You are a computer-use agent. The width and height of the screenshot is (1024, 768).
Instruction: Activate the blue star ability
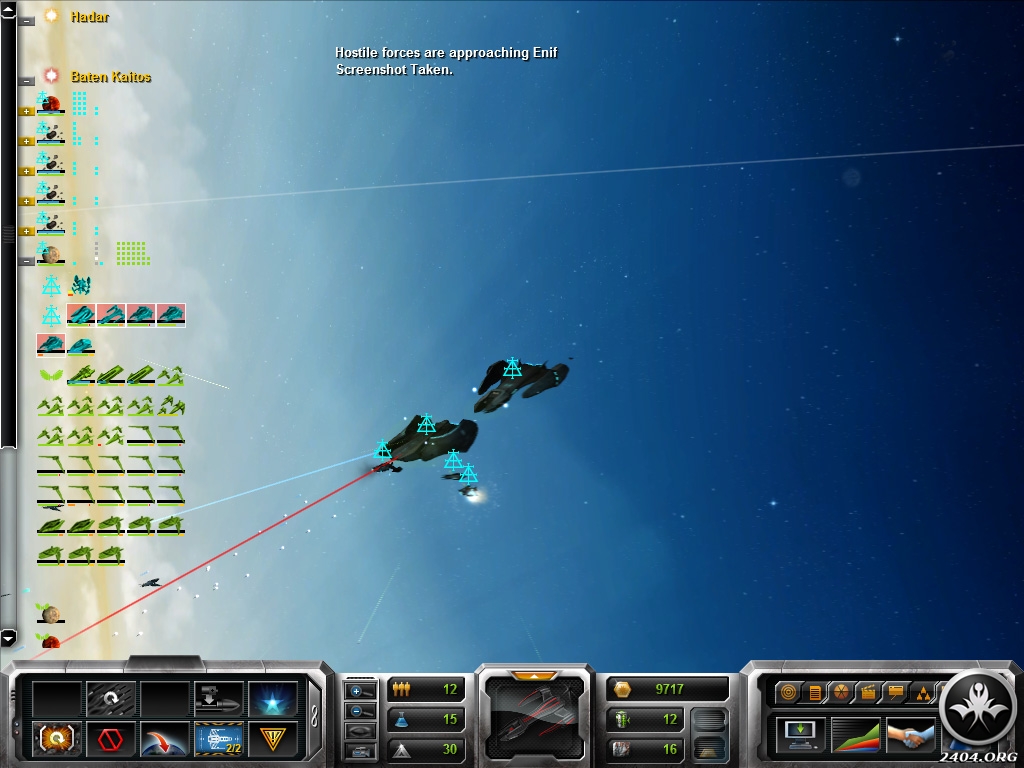273,697
